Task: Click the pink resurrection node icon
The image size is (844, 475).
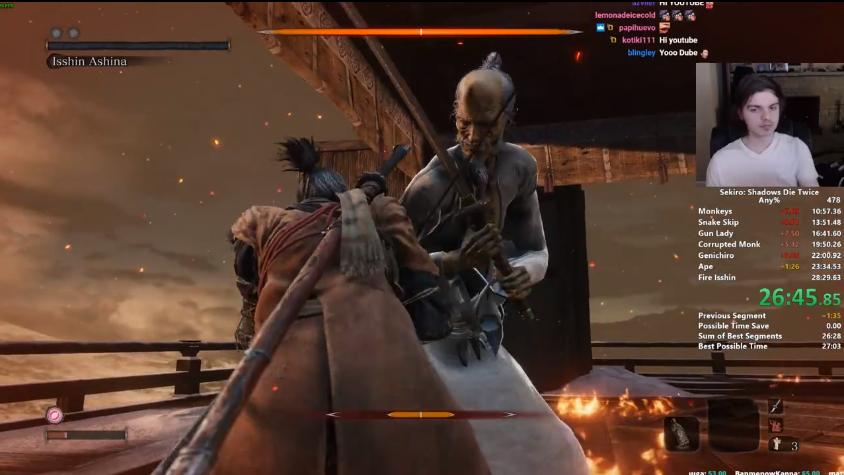Action: (x=54, y=415)
